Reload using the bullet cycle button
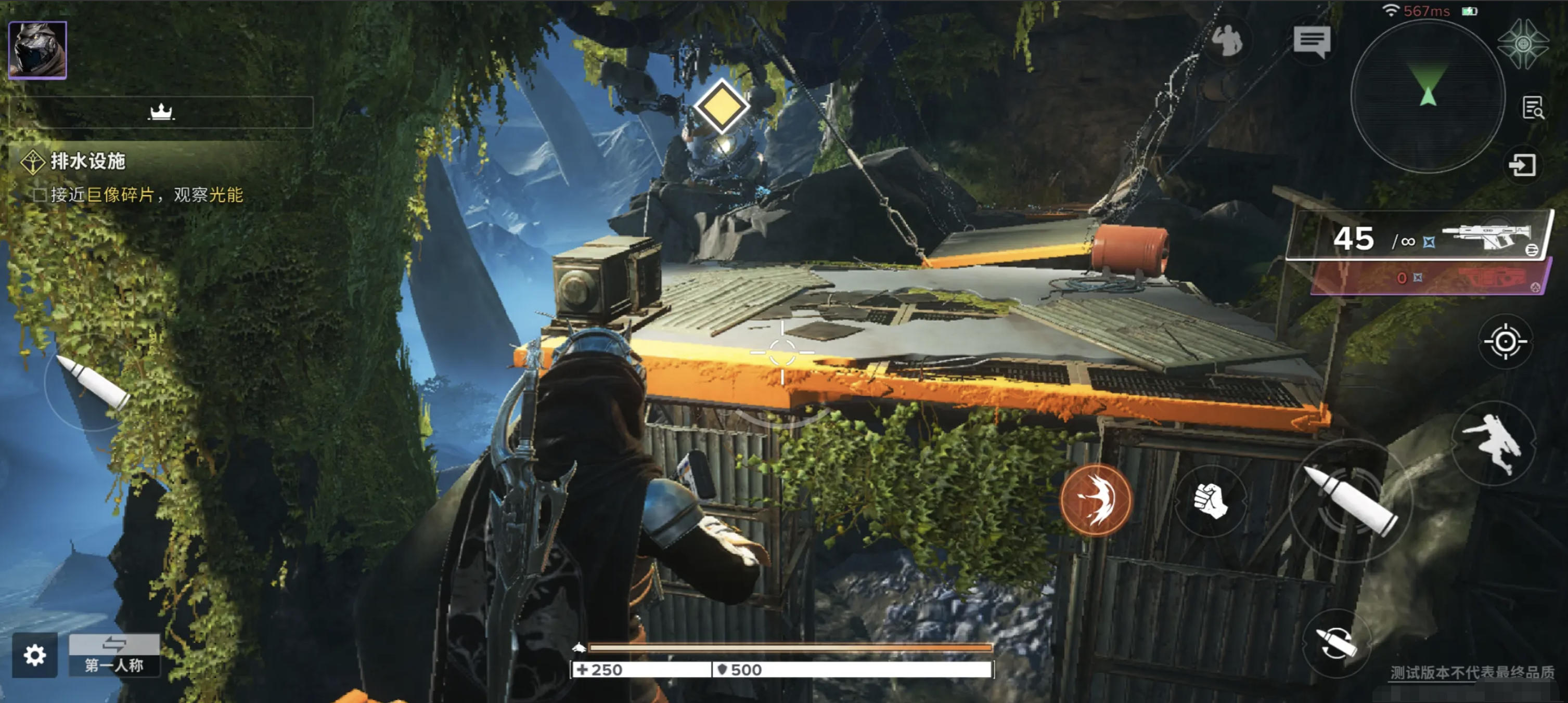This screenshot has width=1568, height=703. [1335, 643]
